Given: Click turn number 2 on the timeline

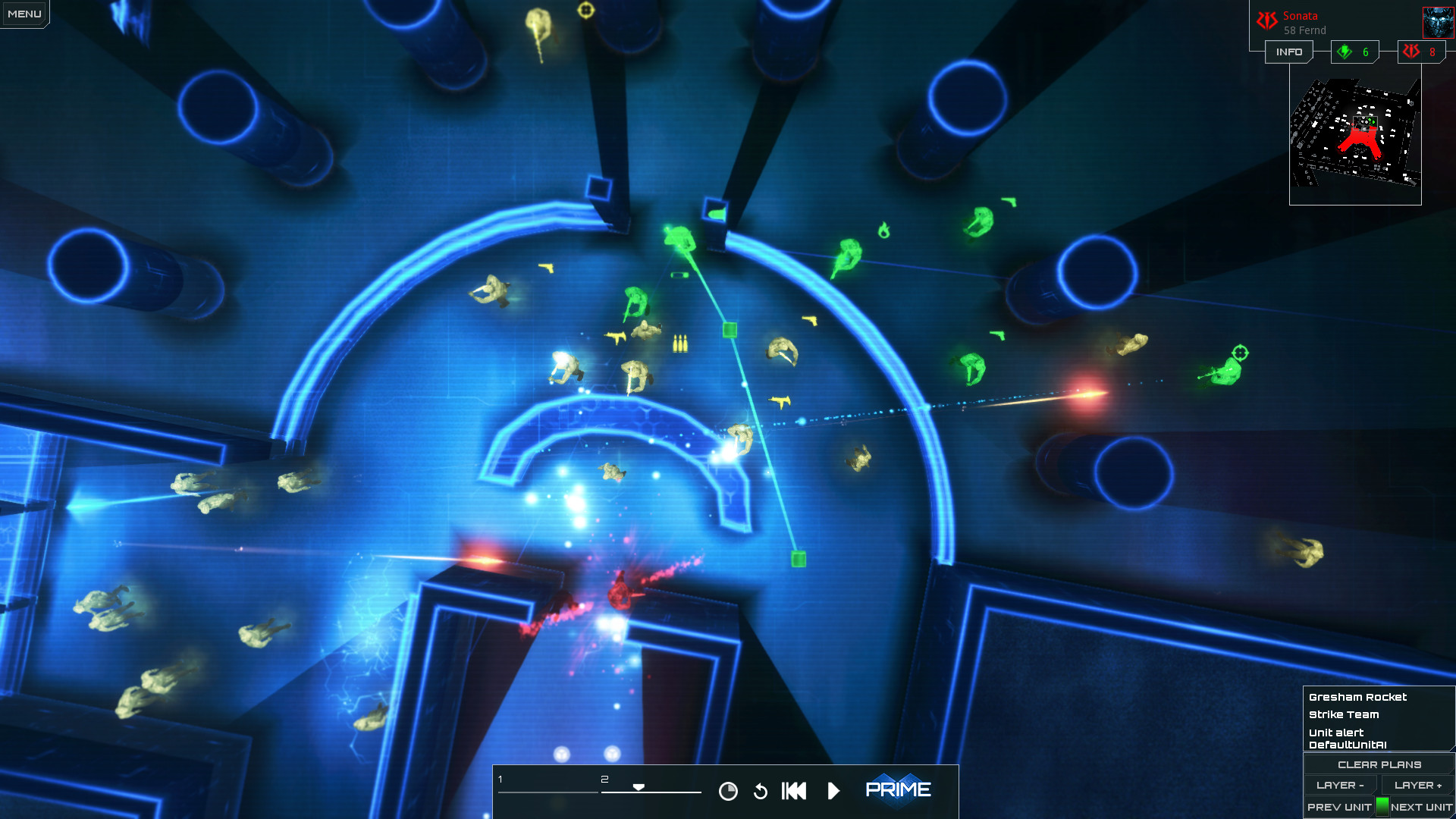Looking at the screenshot, I should tap(604, 777).
